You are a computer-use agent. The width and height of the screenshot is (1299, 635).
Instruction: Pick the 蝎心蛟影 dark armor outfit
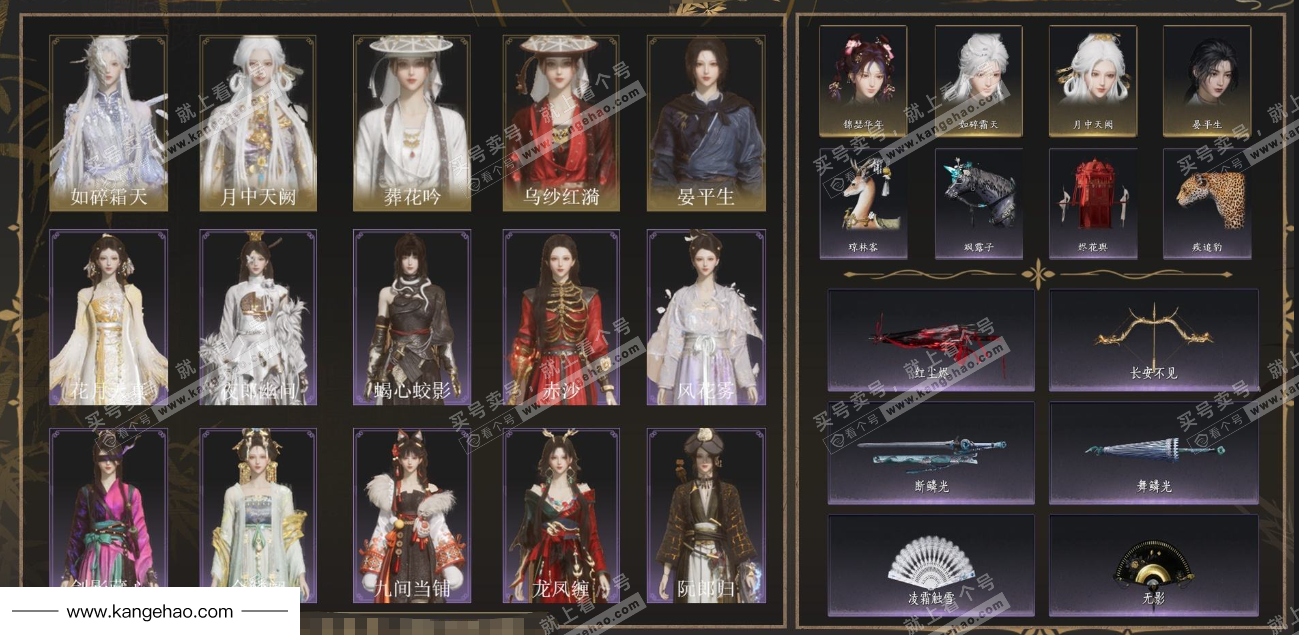411,317
